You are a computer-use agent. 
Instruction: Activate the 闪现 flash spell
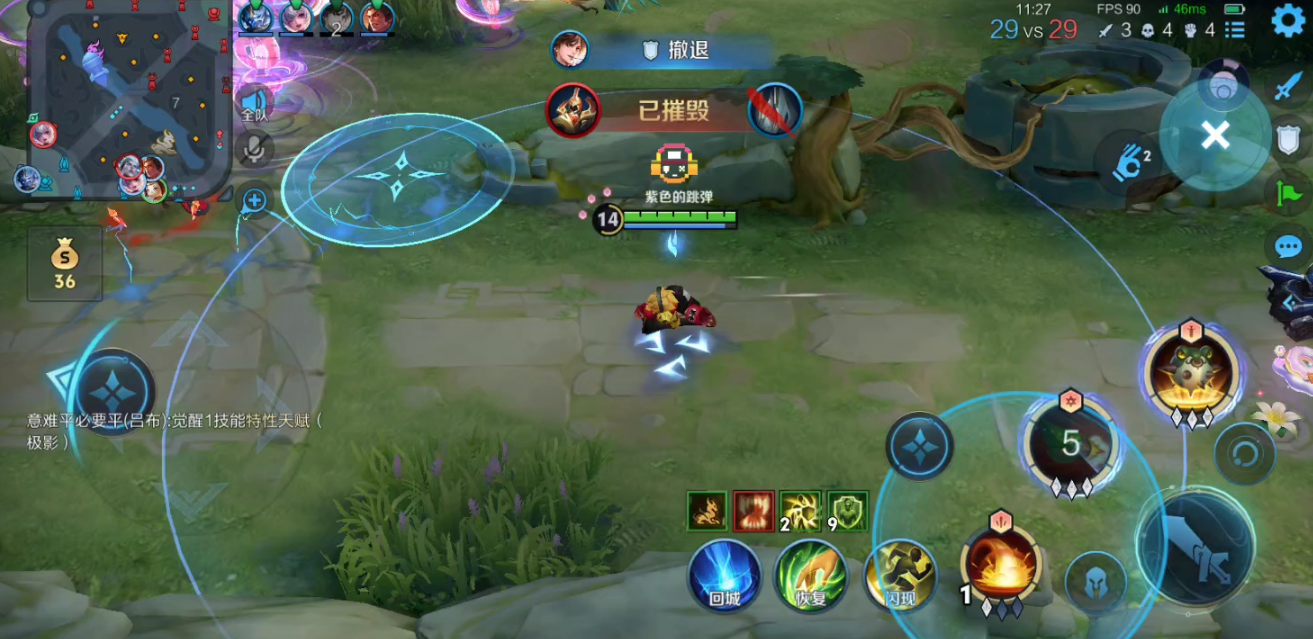point(900,575)
